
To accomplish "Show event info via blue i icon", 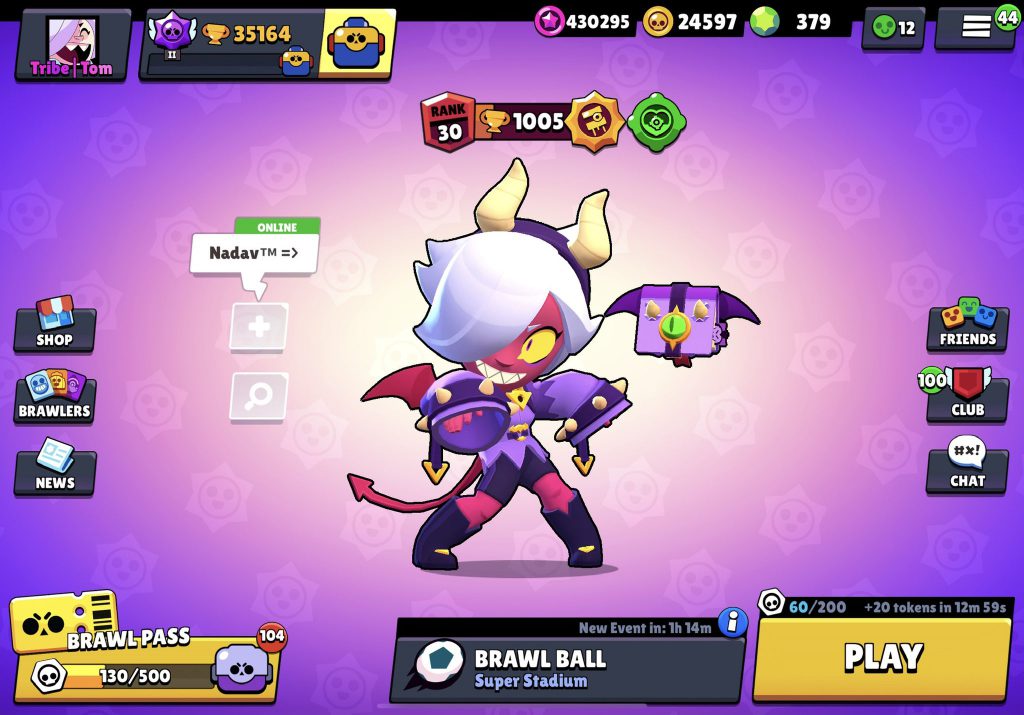I will pos(733,622).
